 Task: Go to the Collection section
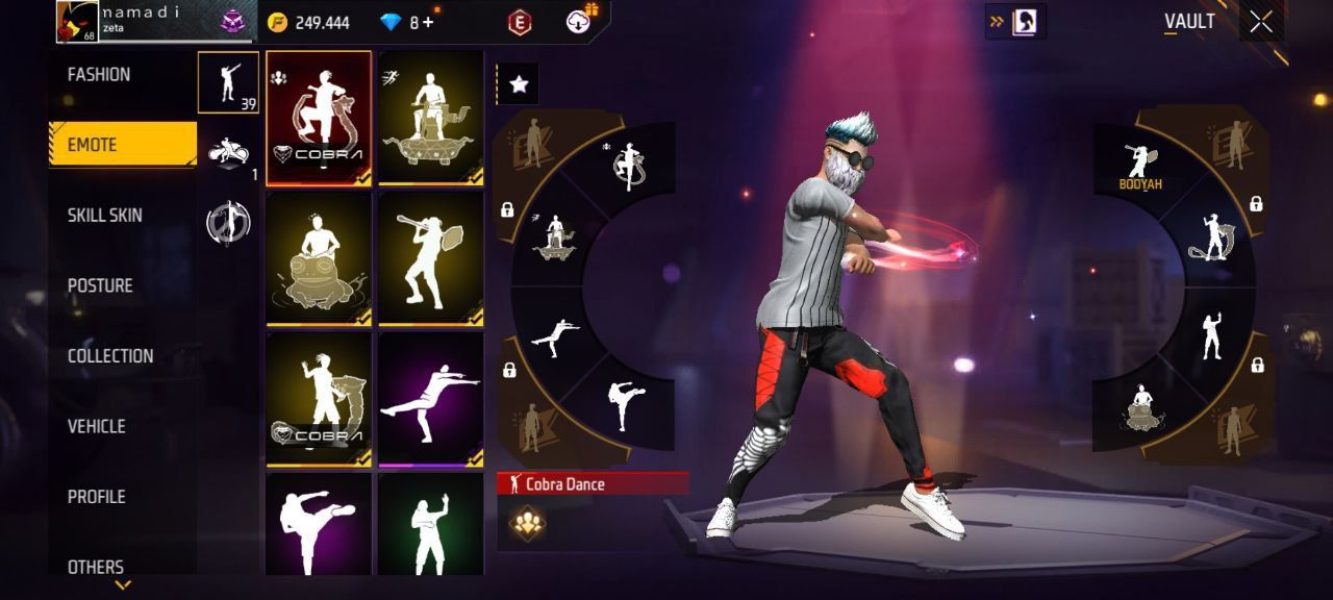[110, 356]
